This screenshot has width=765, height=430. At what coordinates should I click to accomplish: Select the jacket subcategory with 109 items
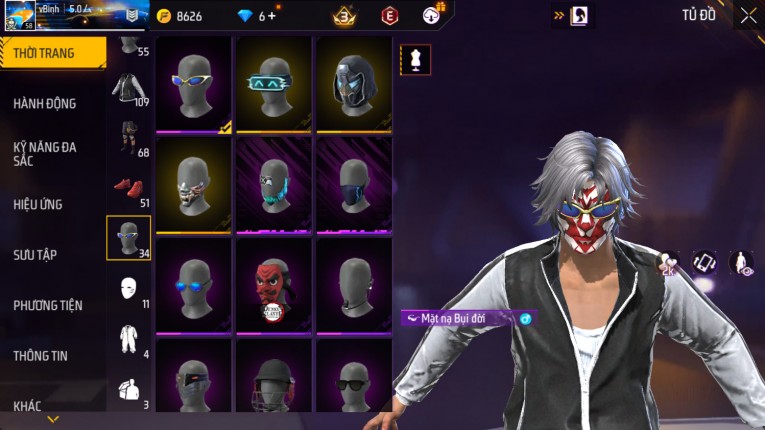128,88
